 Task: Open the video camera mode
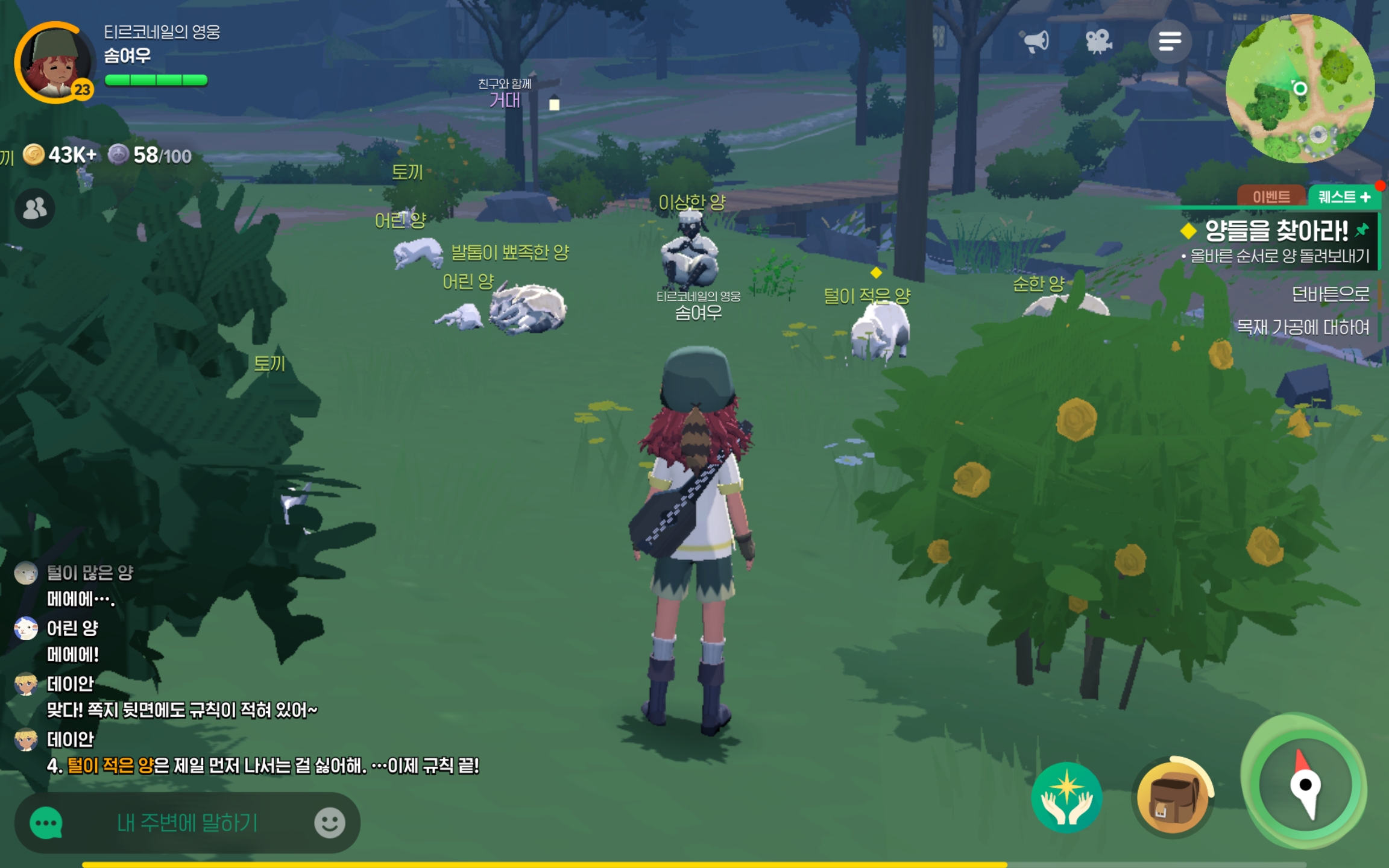coord(1098,41)
